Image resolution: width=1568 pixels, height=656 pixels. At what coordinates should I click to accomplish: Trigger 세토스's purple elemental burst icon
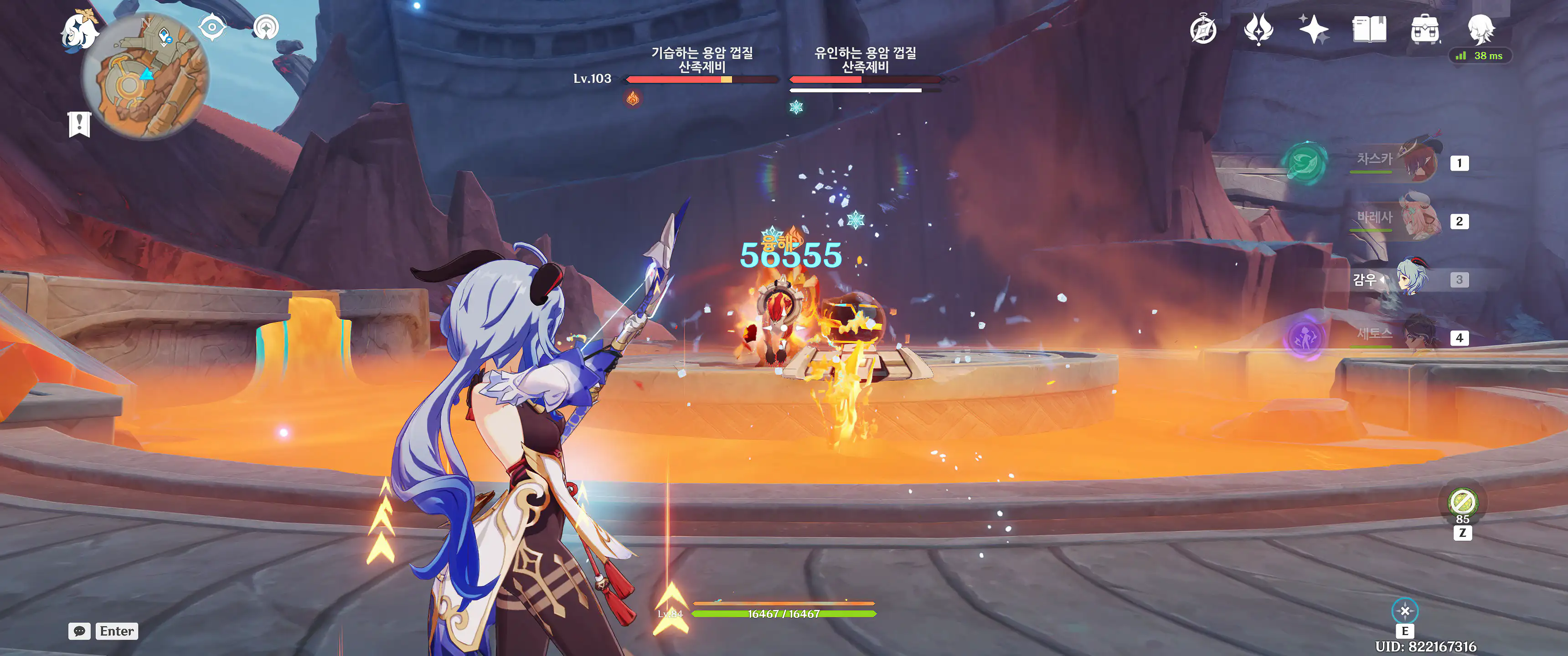(1305, 337)
